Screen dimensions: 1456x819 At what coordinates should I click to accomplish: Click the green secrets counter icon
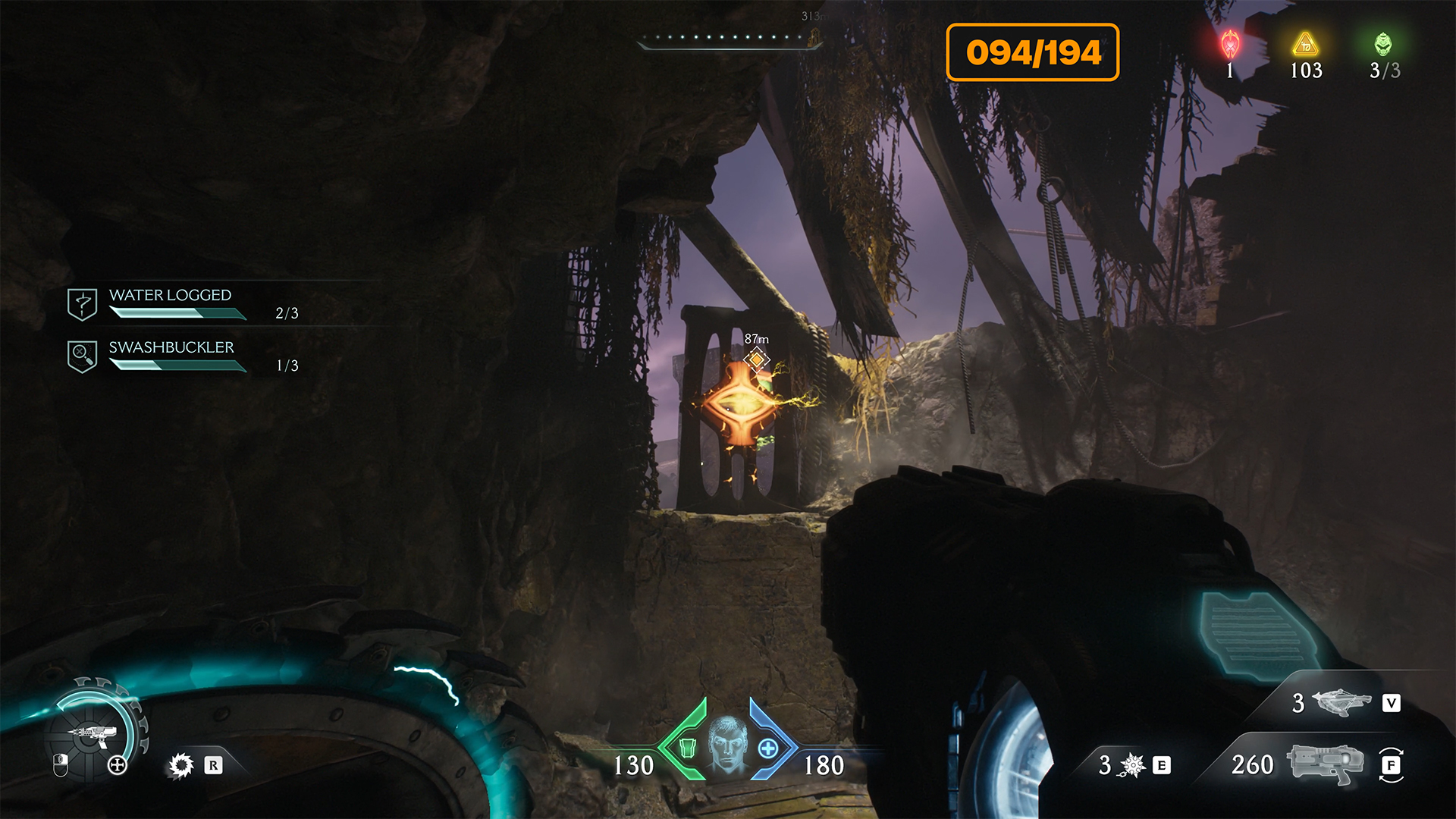pyautogui.click(x=1383, y=45)
